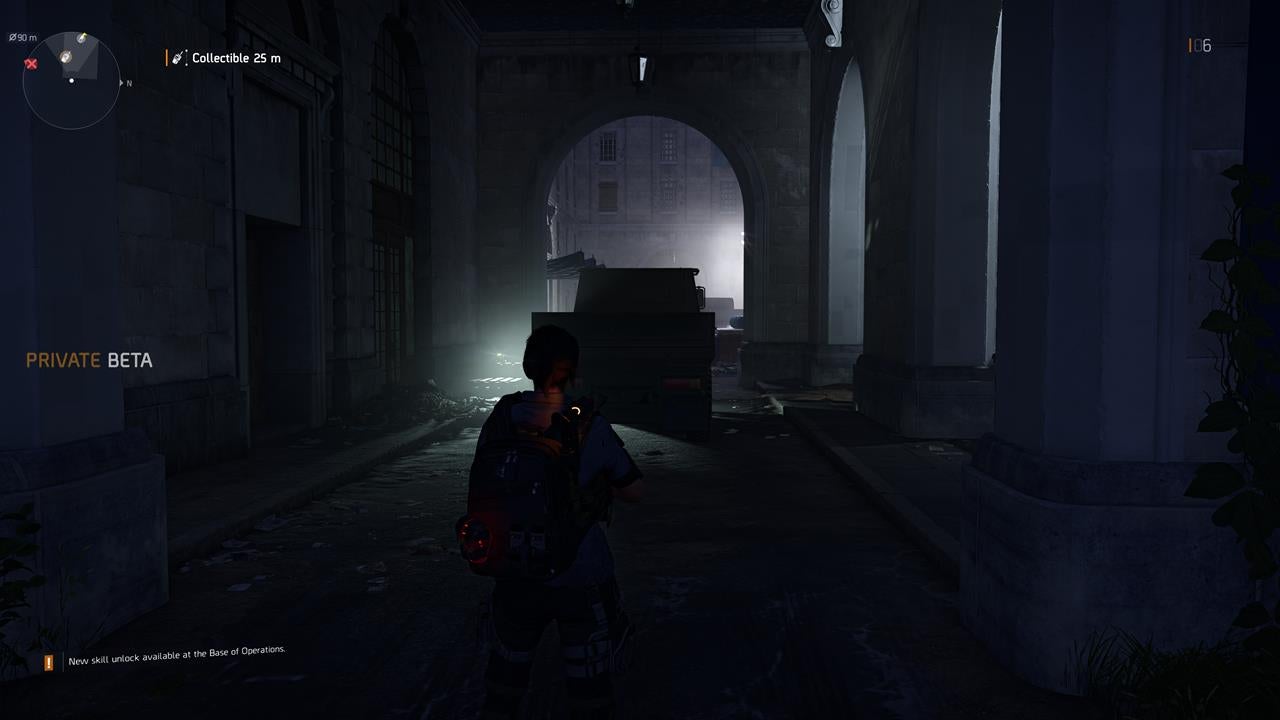Click the N compass indicator beside the minimap
Image resolution: width=1280 pixels, height=720 pixels.
pyautogui.click(x=128, y=83)
